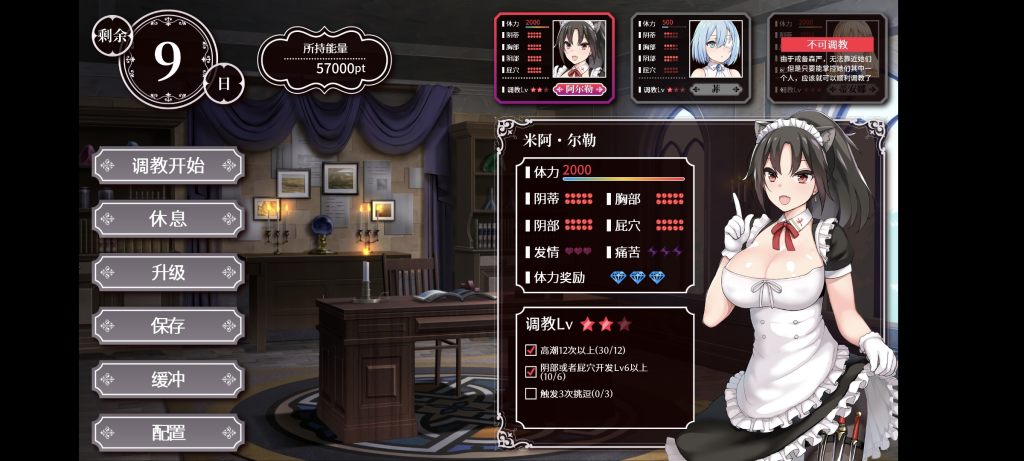Select the black-haired 阿尔勒 character card
Viewport: 1024px width, 461px height.
click(554, 57)
